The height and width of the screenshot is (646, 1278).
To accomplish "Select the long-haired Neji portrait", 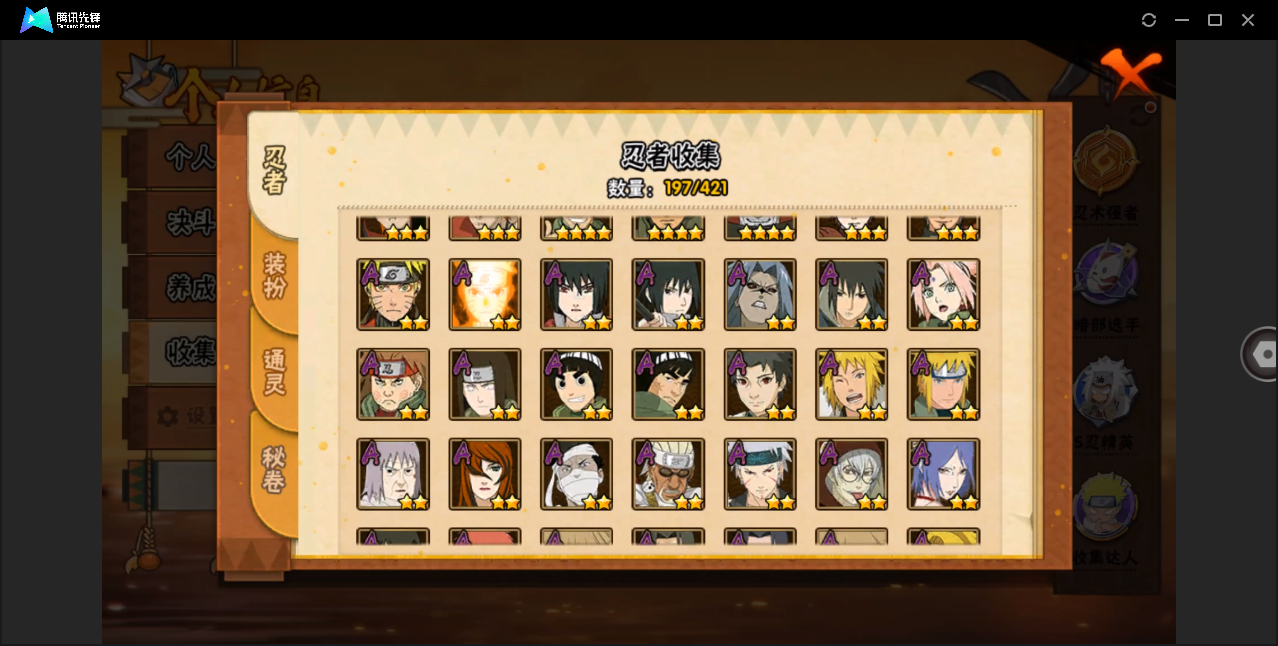I will point(485,385).
